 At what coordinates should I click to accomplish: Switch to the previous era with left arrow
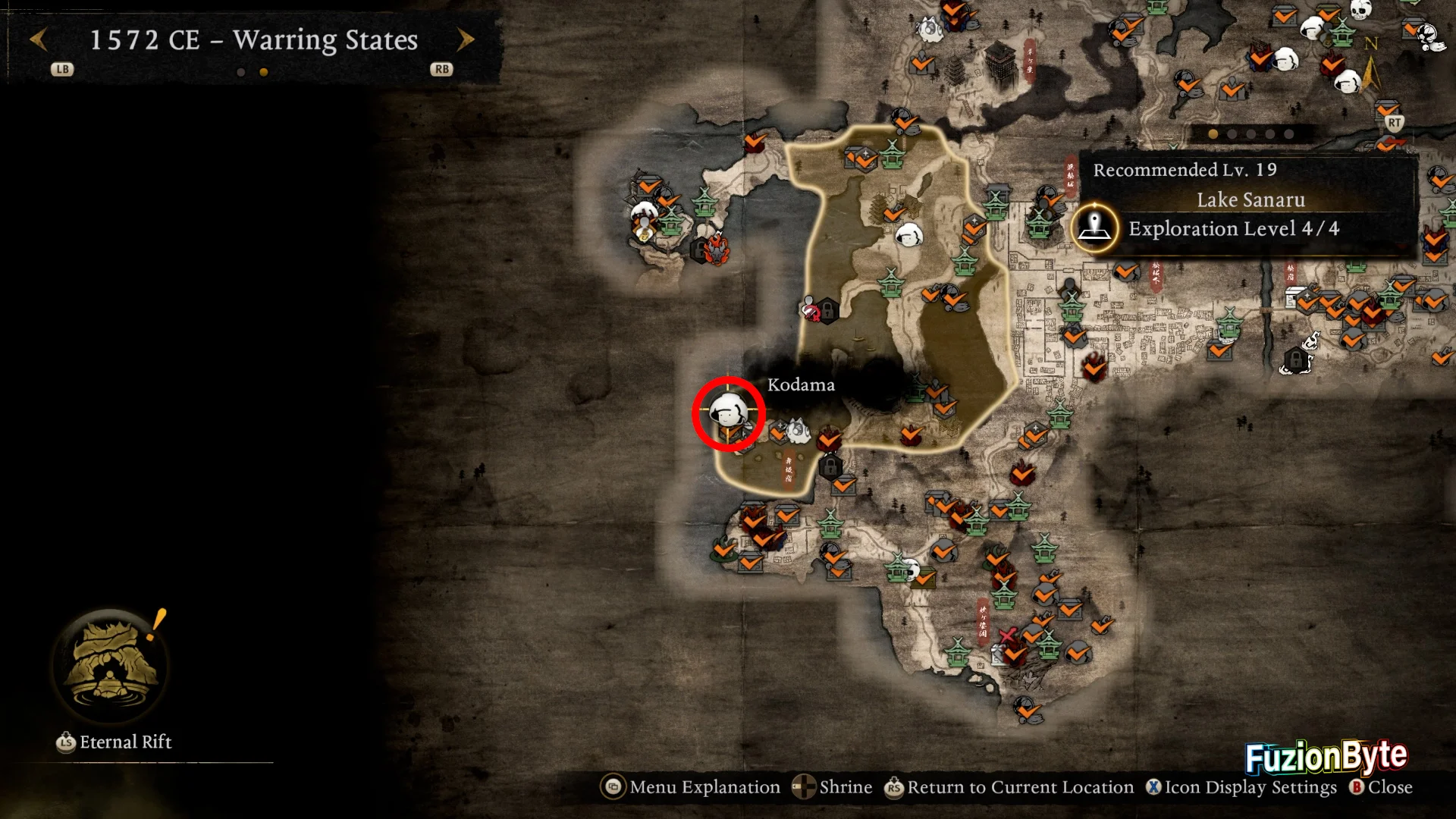[39, 39]
